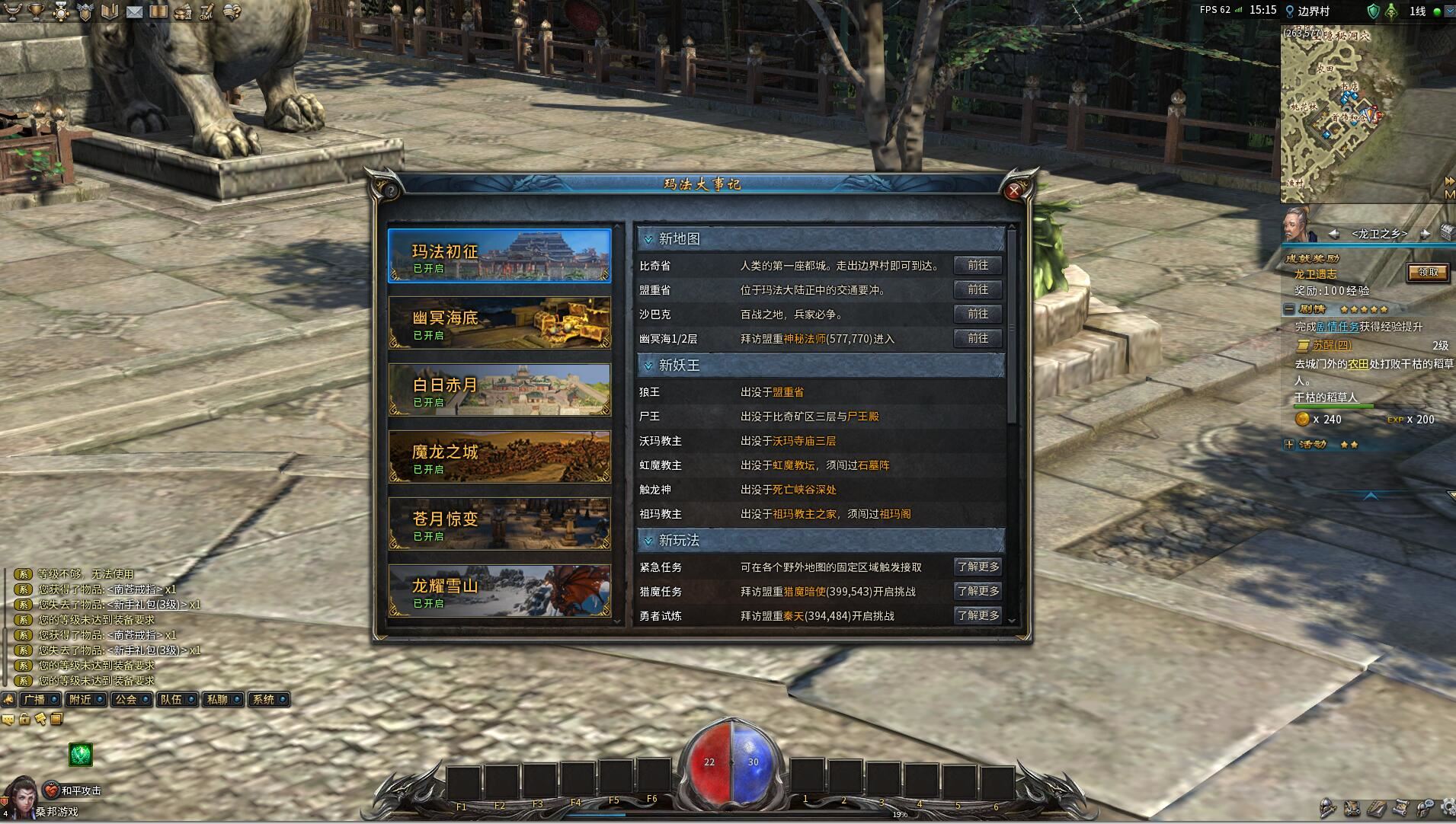Open the 魔龙之城 chapter
This screenshot has height=824, width=1456.
[499, 457]
